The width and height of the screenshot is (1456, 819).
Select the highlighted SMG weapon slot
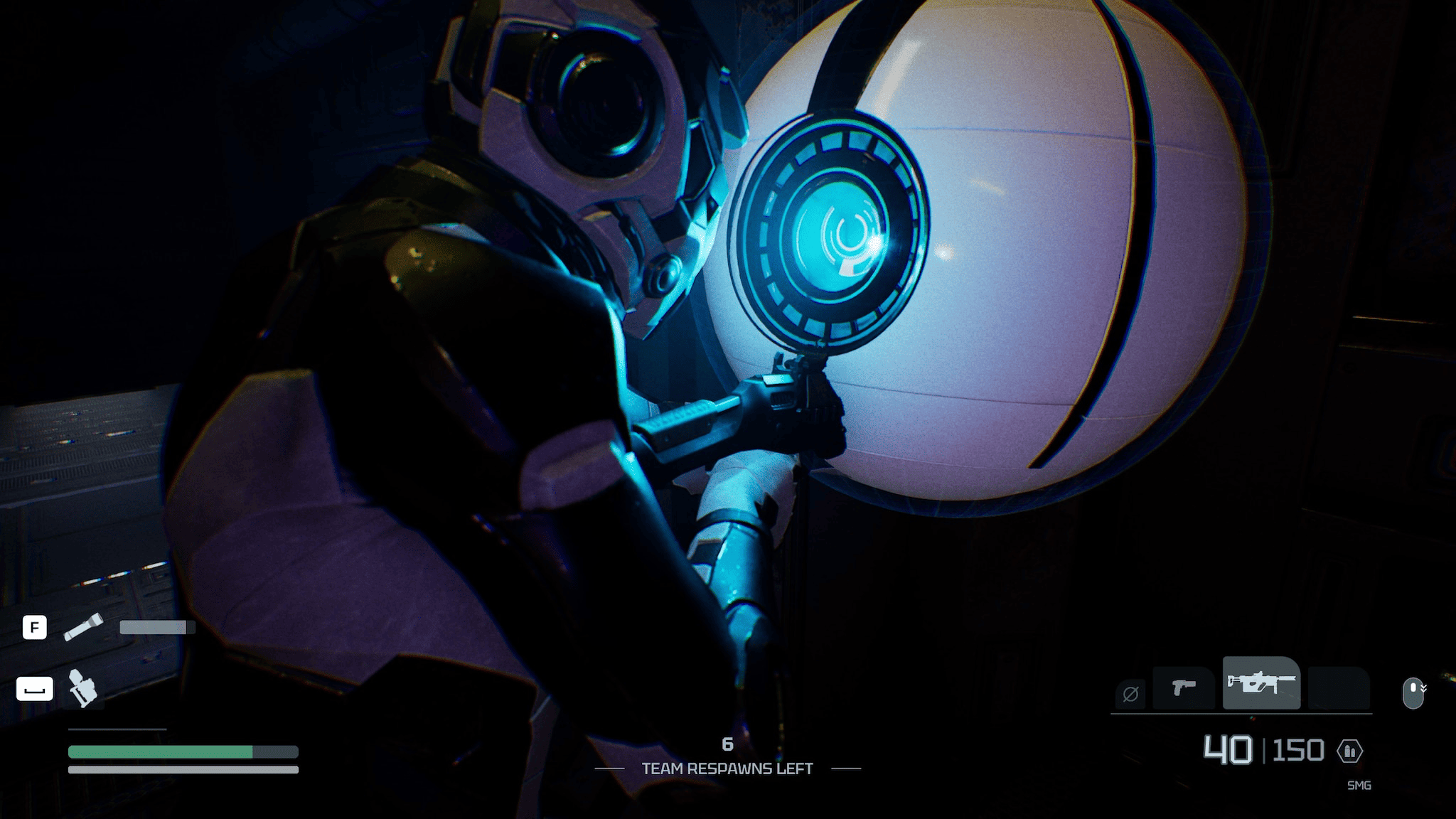[1261, 683]
